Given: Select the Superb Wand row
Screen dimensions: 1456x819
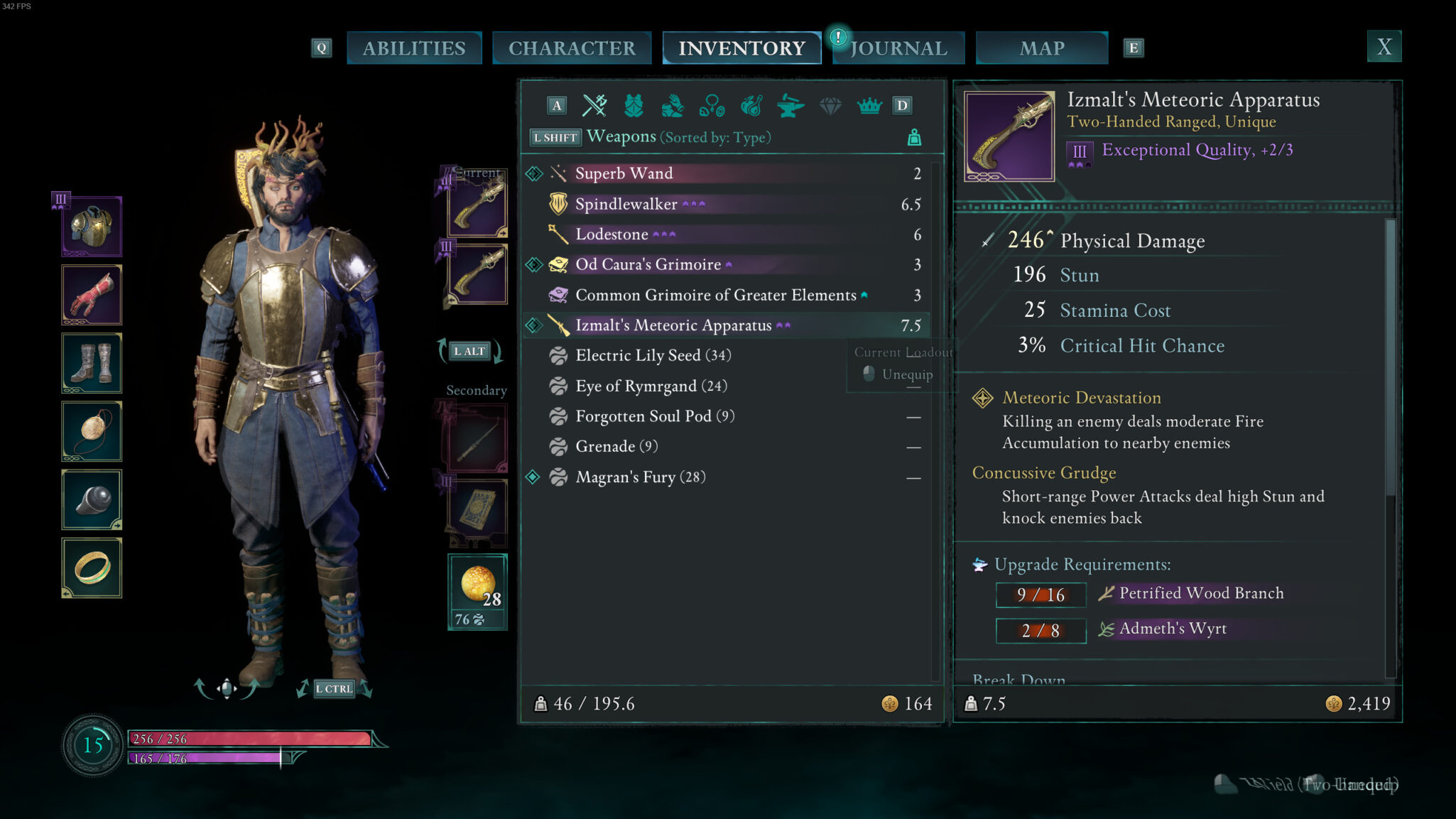Looking at the screenshot, I should 624,173.
